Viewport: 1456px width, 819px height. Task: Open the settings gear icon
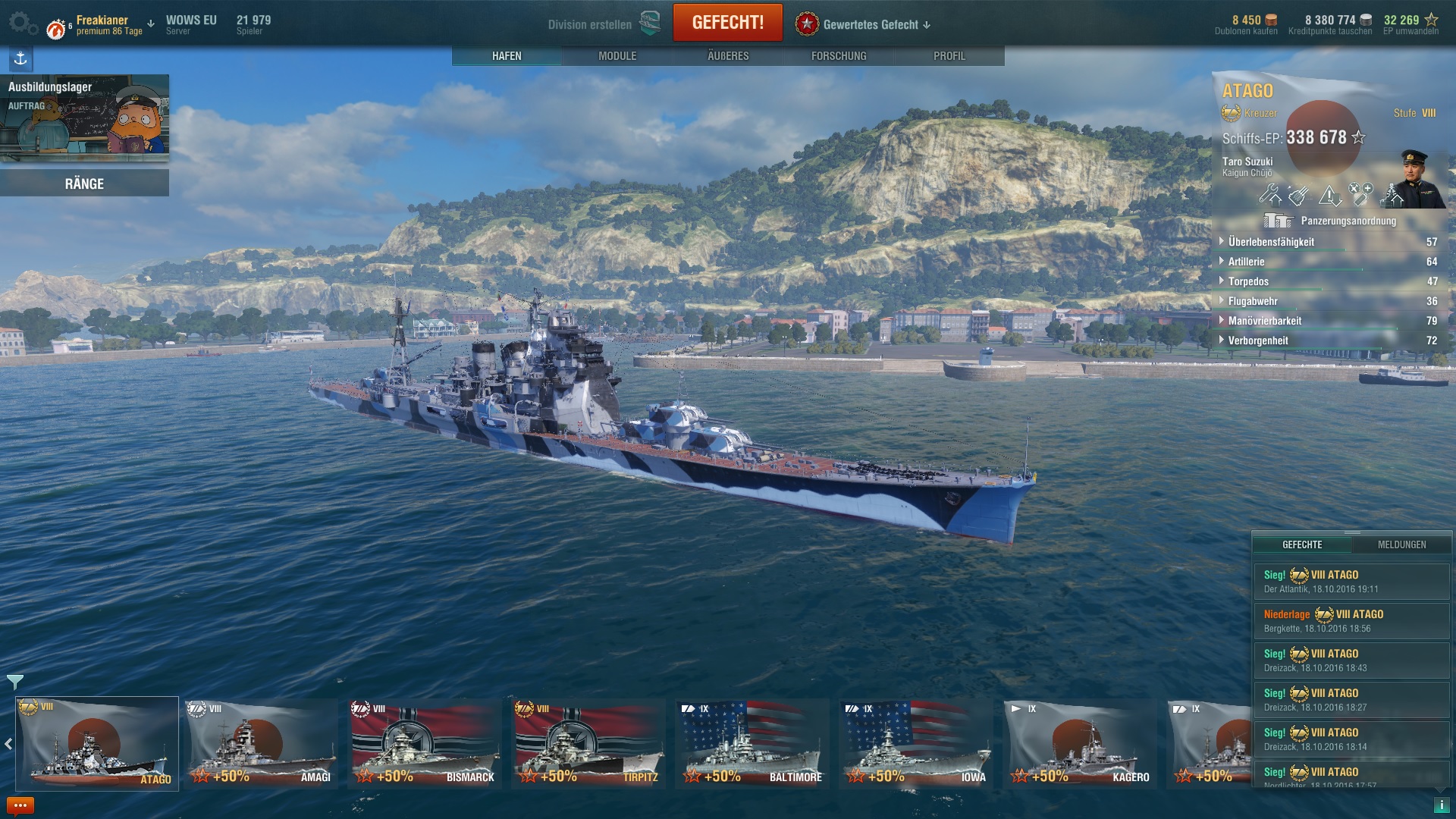(21, 23)
